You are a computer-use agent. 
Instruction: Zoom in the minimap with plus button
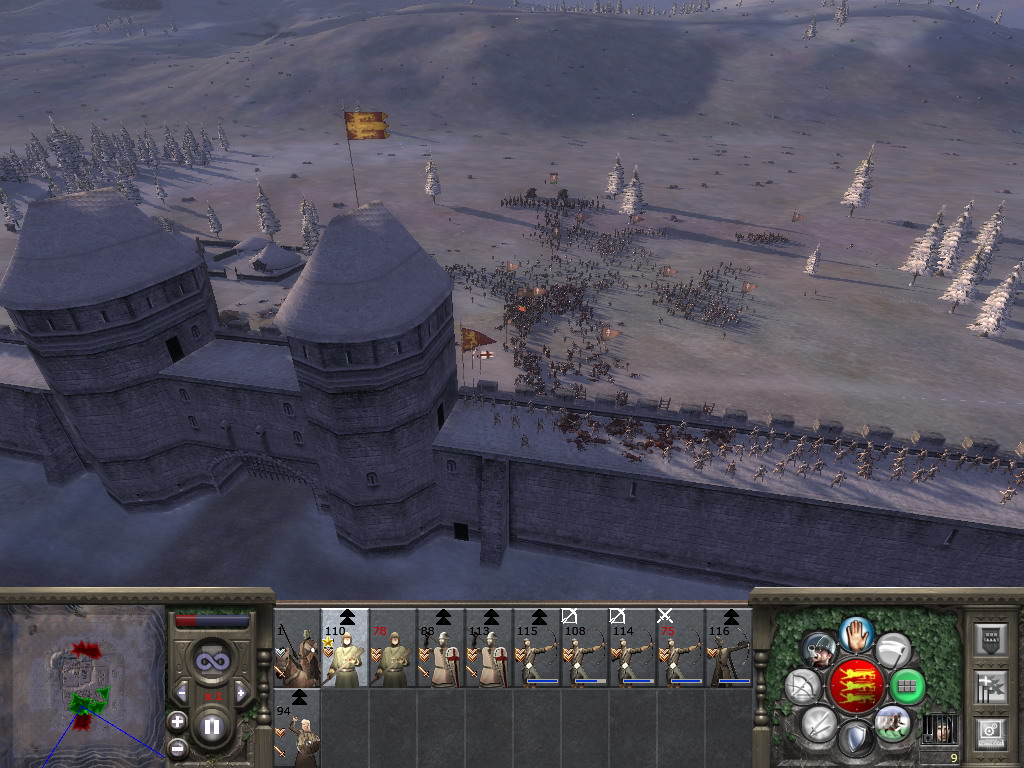pyautogui.click(x=177, y=720)
